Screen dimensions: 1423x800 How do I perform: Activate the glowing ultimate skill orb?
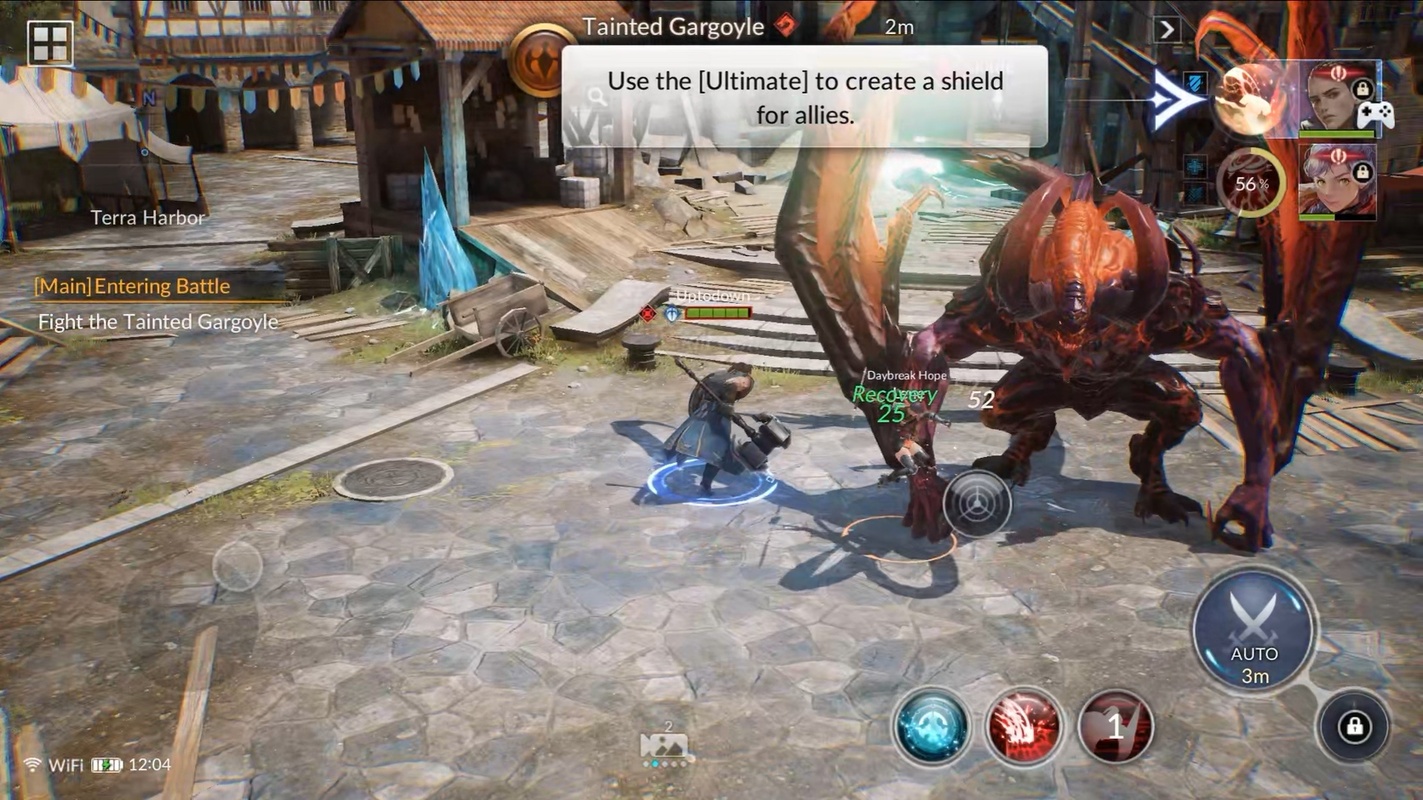coord(1251,99)
